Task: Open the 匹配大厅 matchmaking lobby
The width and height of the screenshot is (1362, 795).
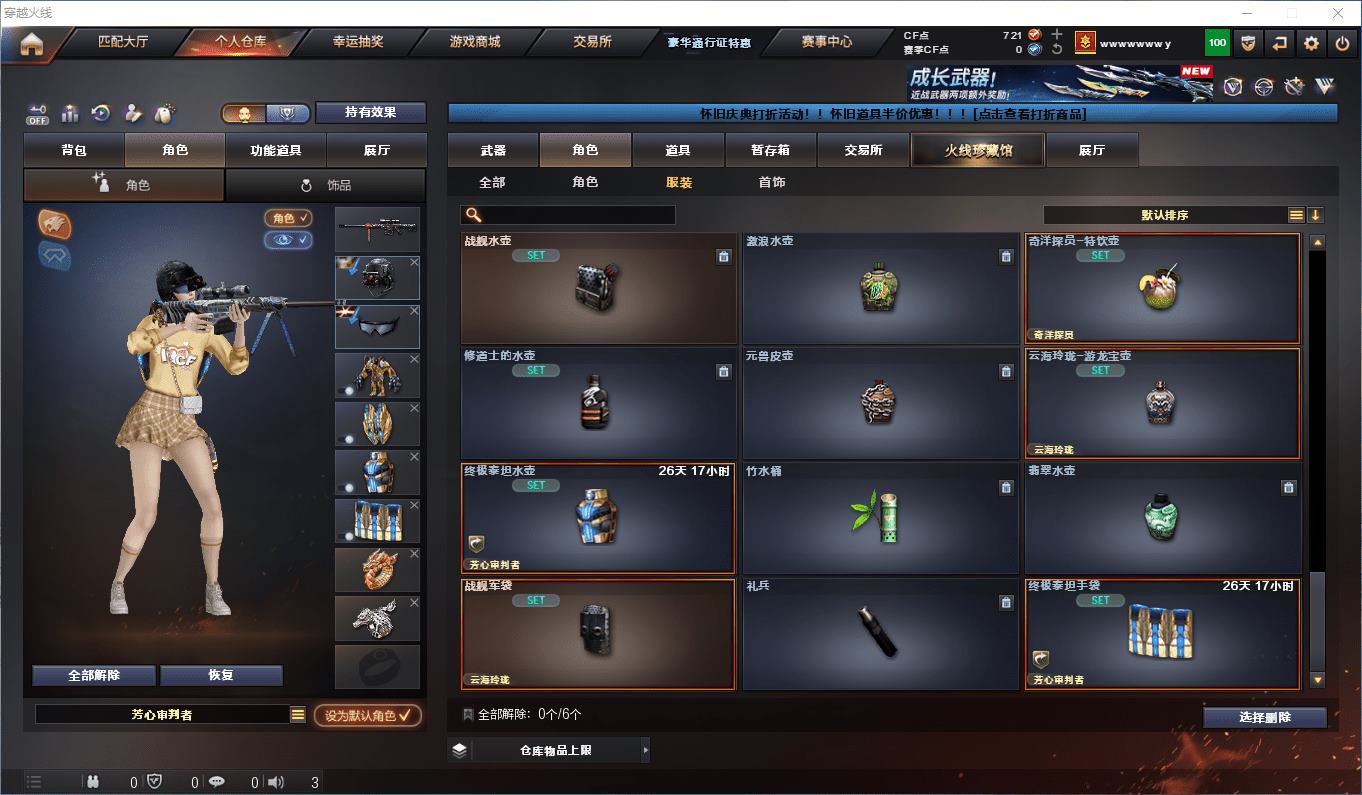Action: (x=123, y=42)
